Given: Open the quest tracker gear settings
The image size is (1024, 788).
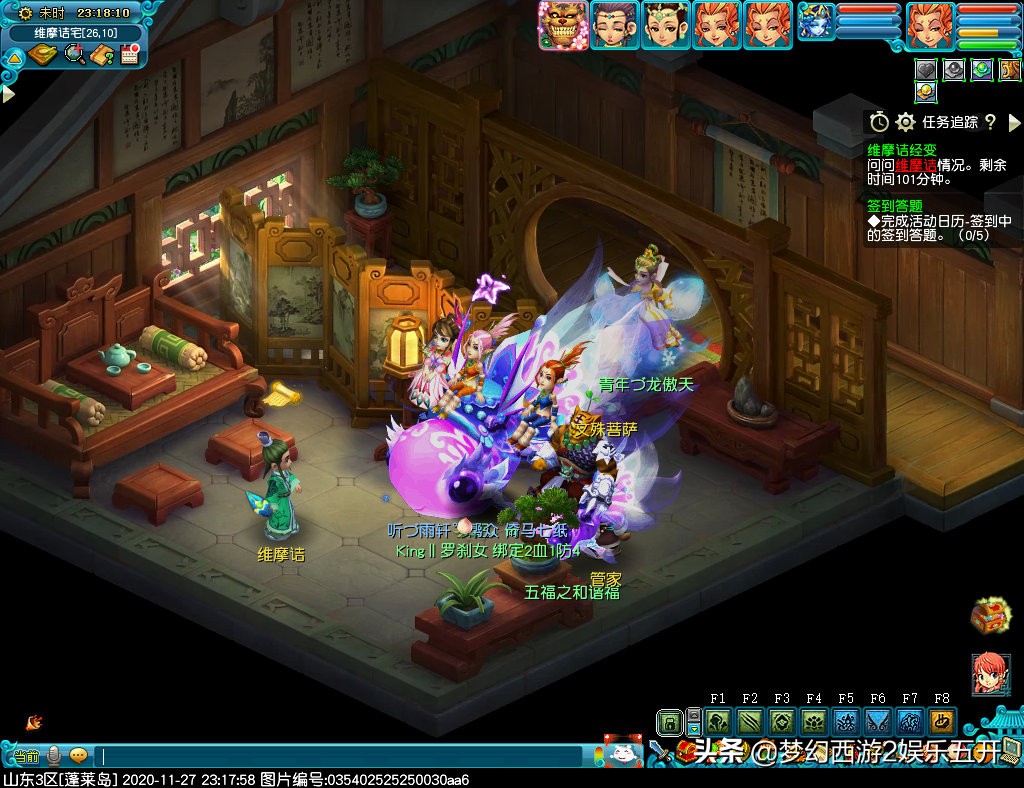Looking at the screenshot, I should 905,122.
